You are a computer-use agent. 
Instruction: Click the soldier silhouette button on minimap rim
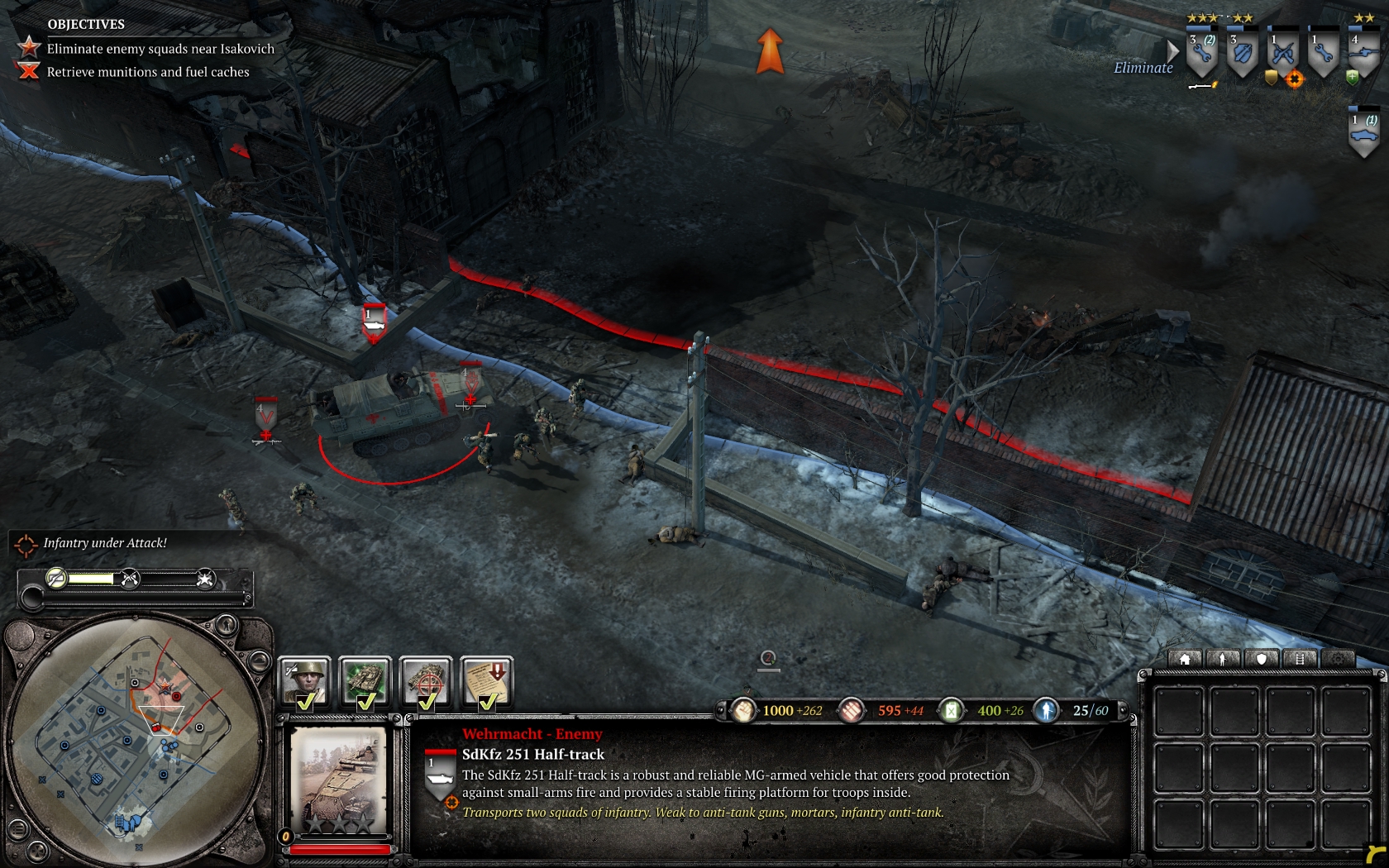[x=226, y=624]
